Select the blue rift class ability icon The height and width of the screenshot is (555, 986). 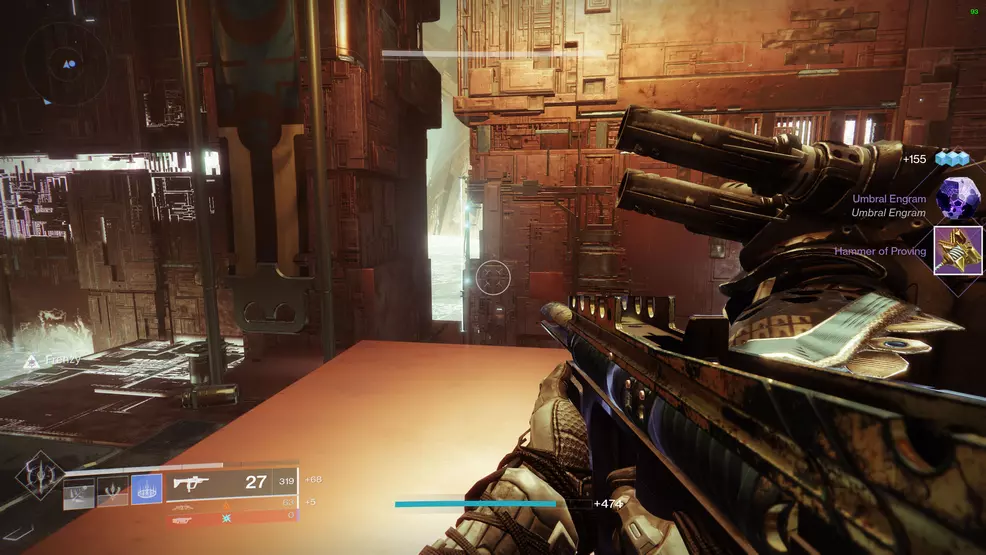146,489
